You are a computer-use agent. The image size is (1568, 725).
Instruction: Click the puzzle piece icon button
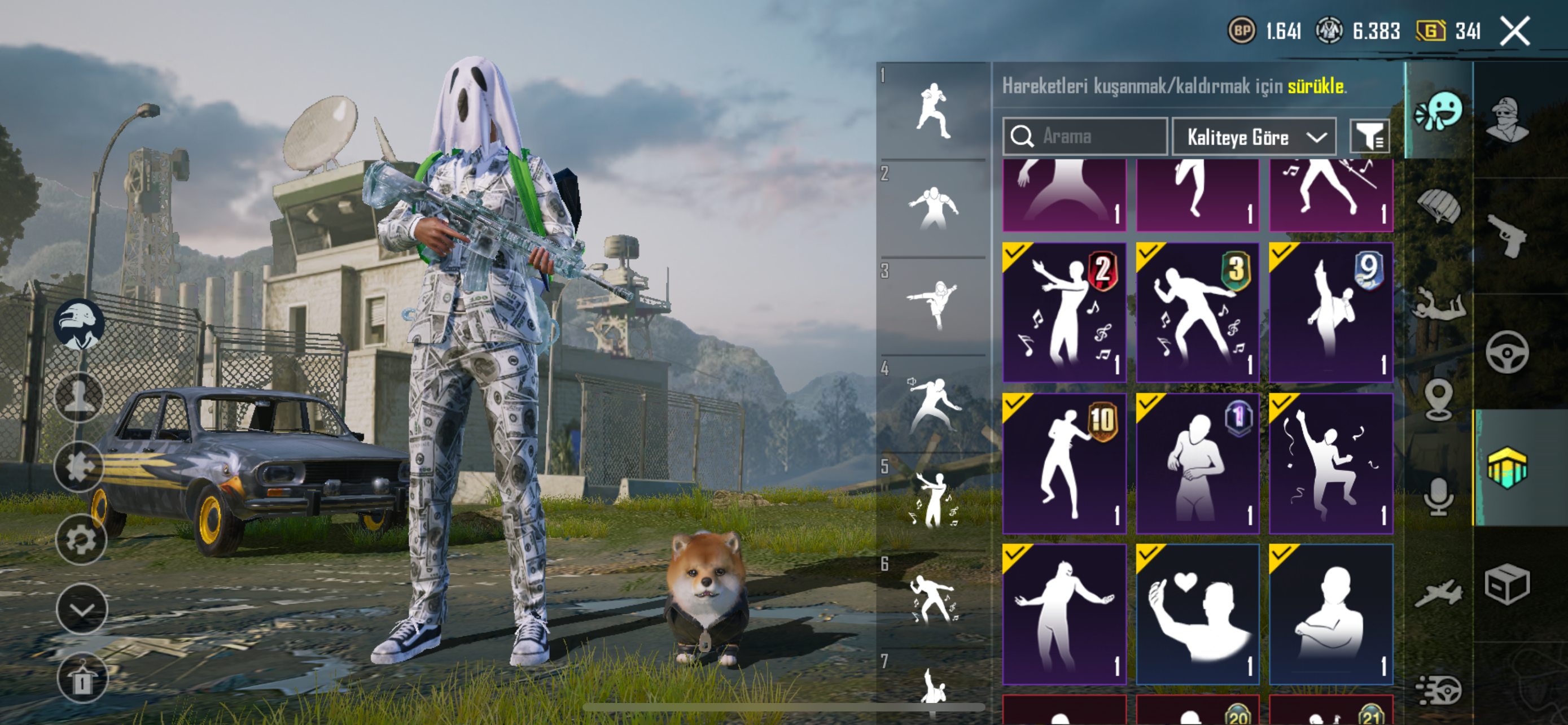coord(79,467)
